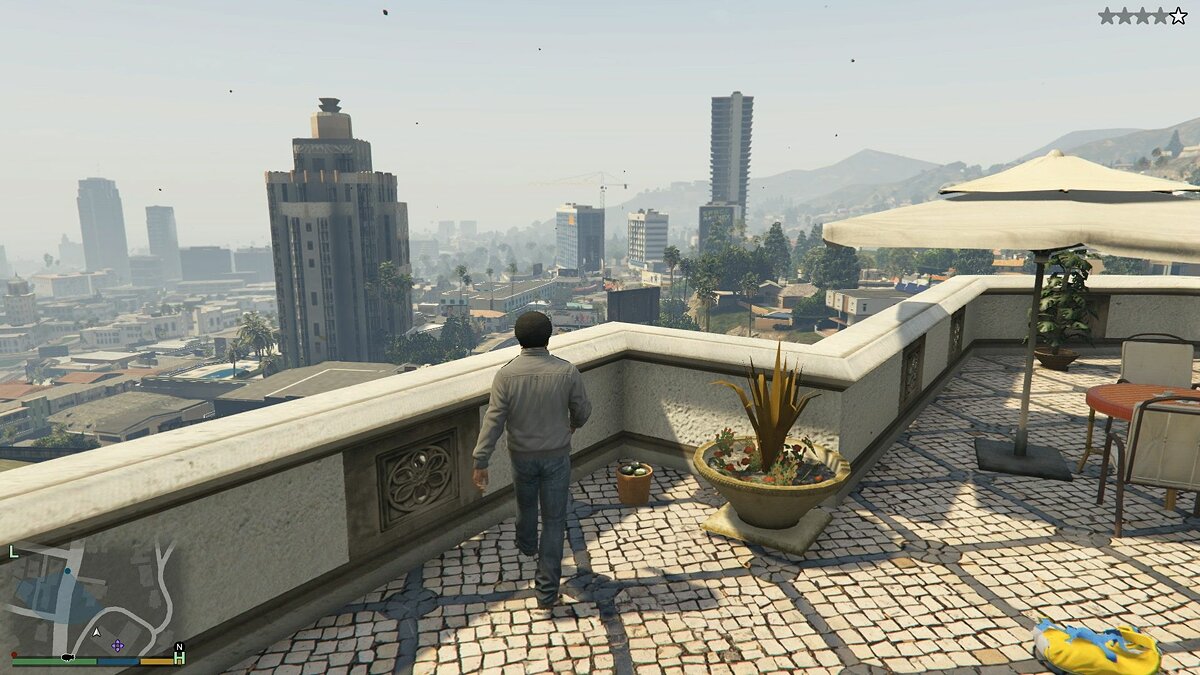Viewport: 1200px width, 675px height.
Task: Click the blue dot blip on minimap
Action: pyautogui.click(x=68, y=572)
